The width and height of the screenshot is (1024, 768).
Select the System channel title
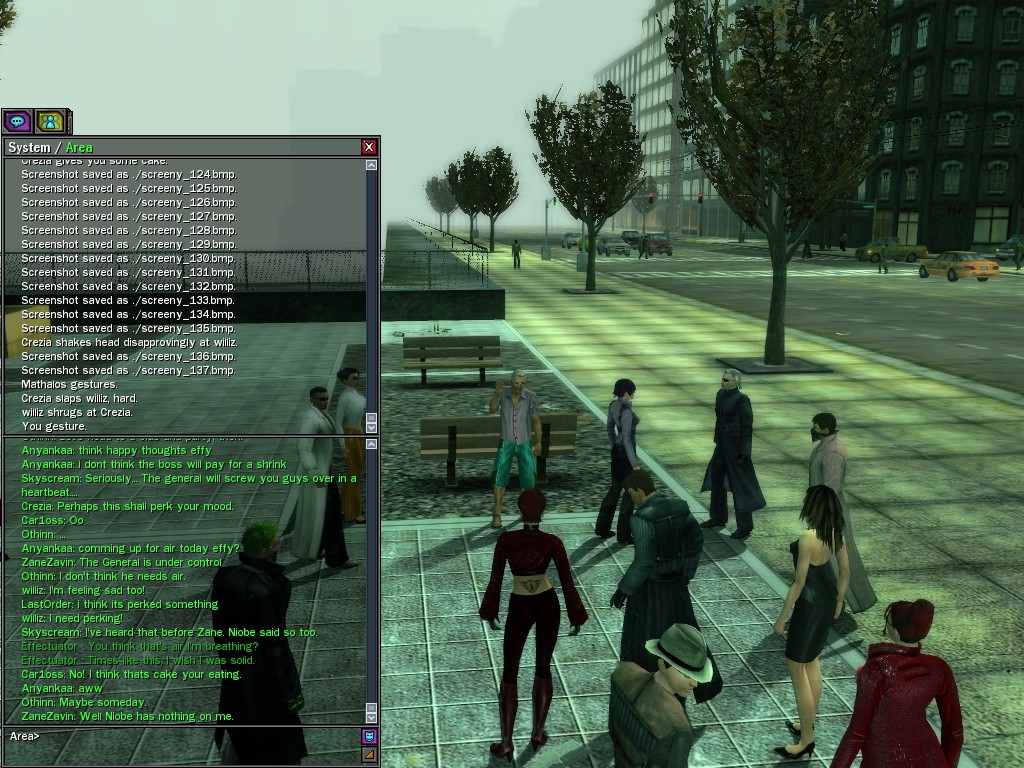tap(29, 148)
